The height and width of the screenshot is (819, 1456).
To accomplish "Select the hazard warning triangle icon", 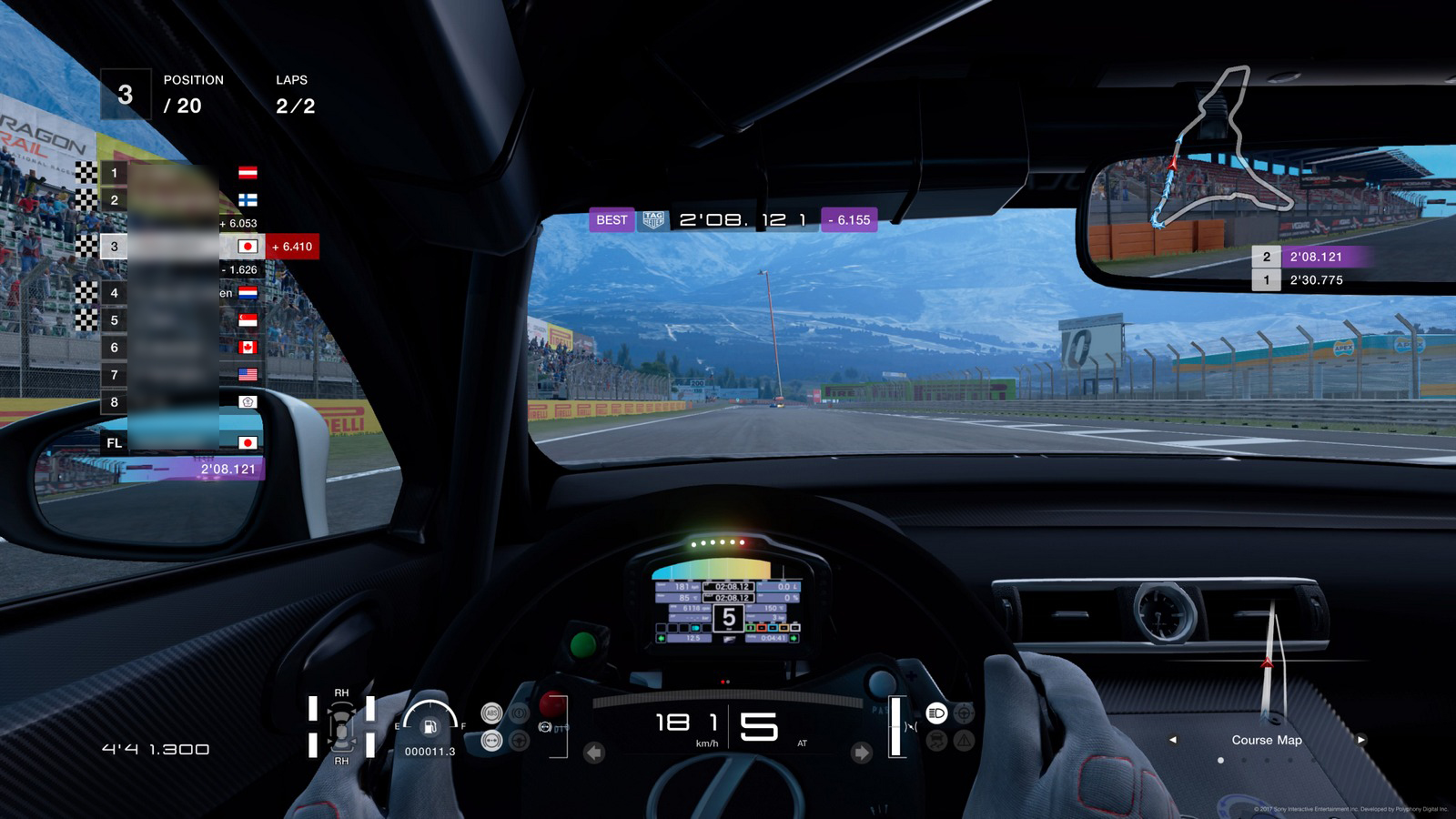I will point(964,741).
